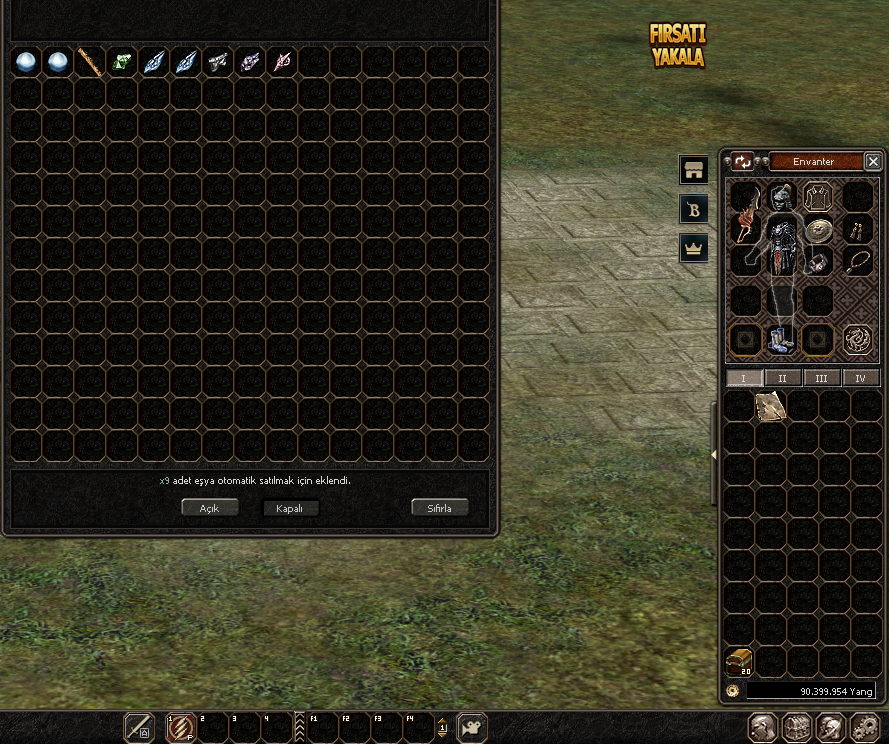The height and width of the screenshot is (744, 889).
Task: Click the Açık button
Action: tap(209, 508)
